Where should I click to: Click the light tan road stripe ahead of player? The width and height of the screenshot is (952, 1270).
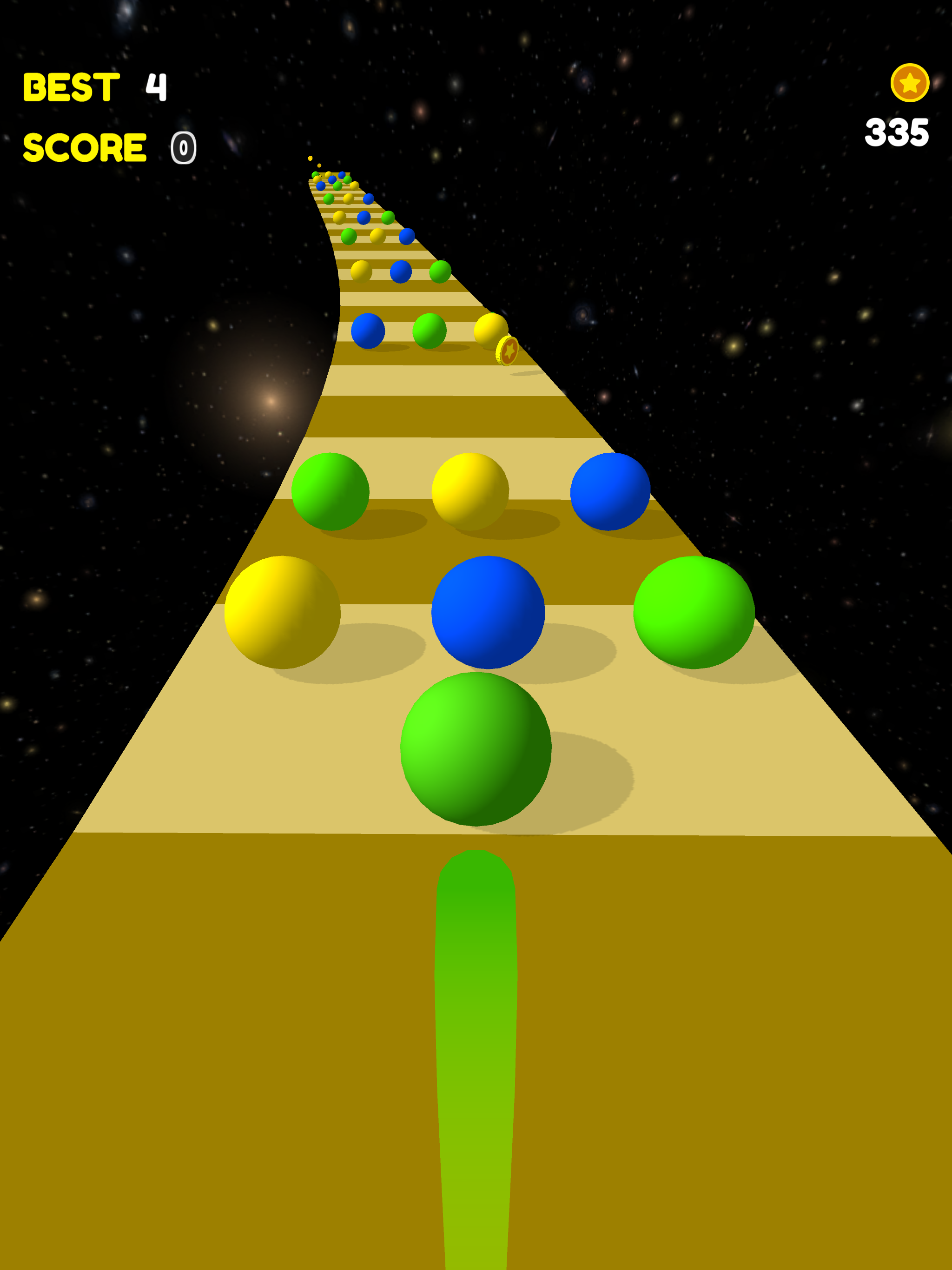click(x=230, y=775)
